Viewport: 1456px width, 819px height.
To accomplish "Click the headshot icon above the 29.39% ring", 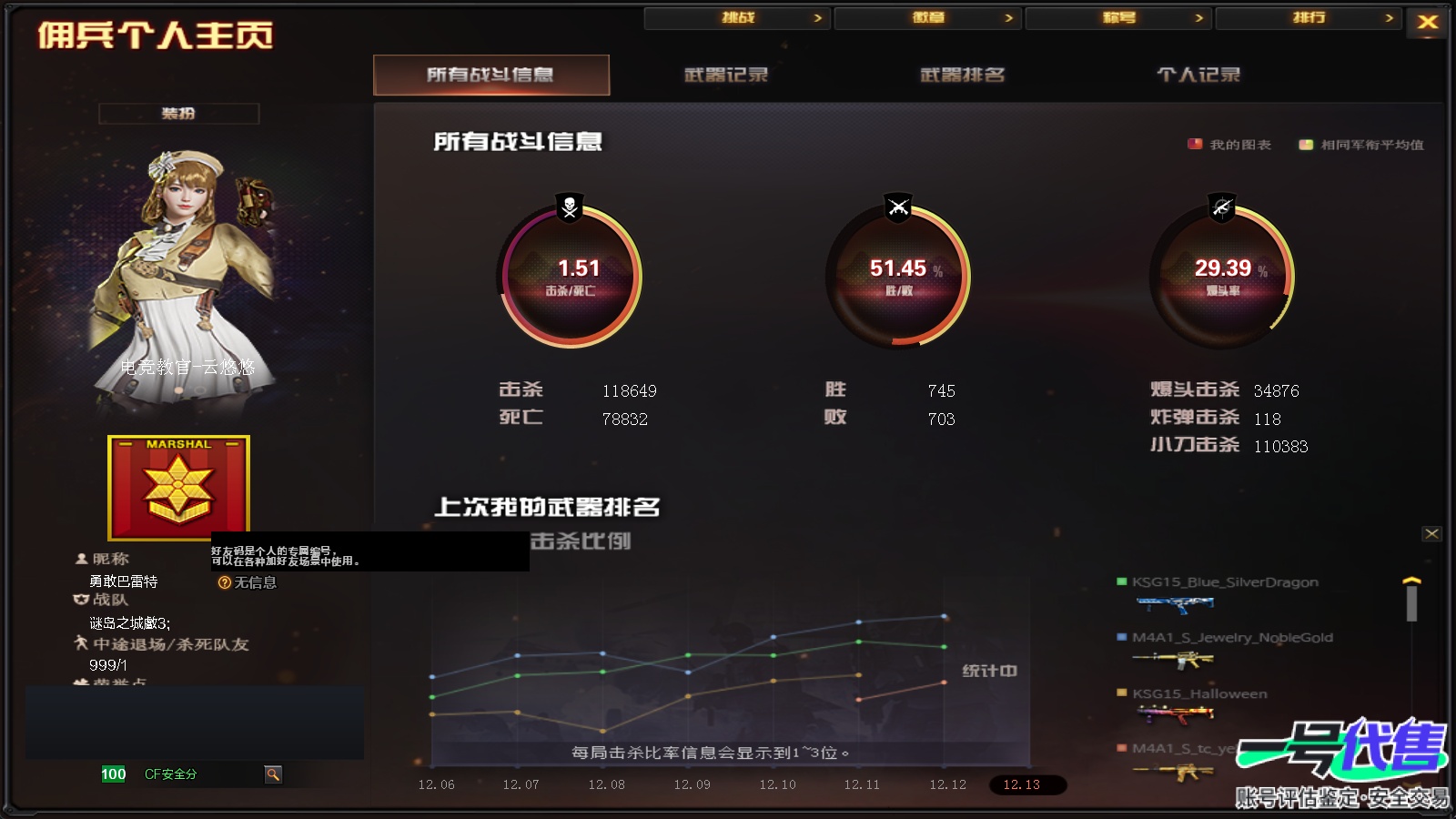I will coord(1224,207).
